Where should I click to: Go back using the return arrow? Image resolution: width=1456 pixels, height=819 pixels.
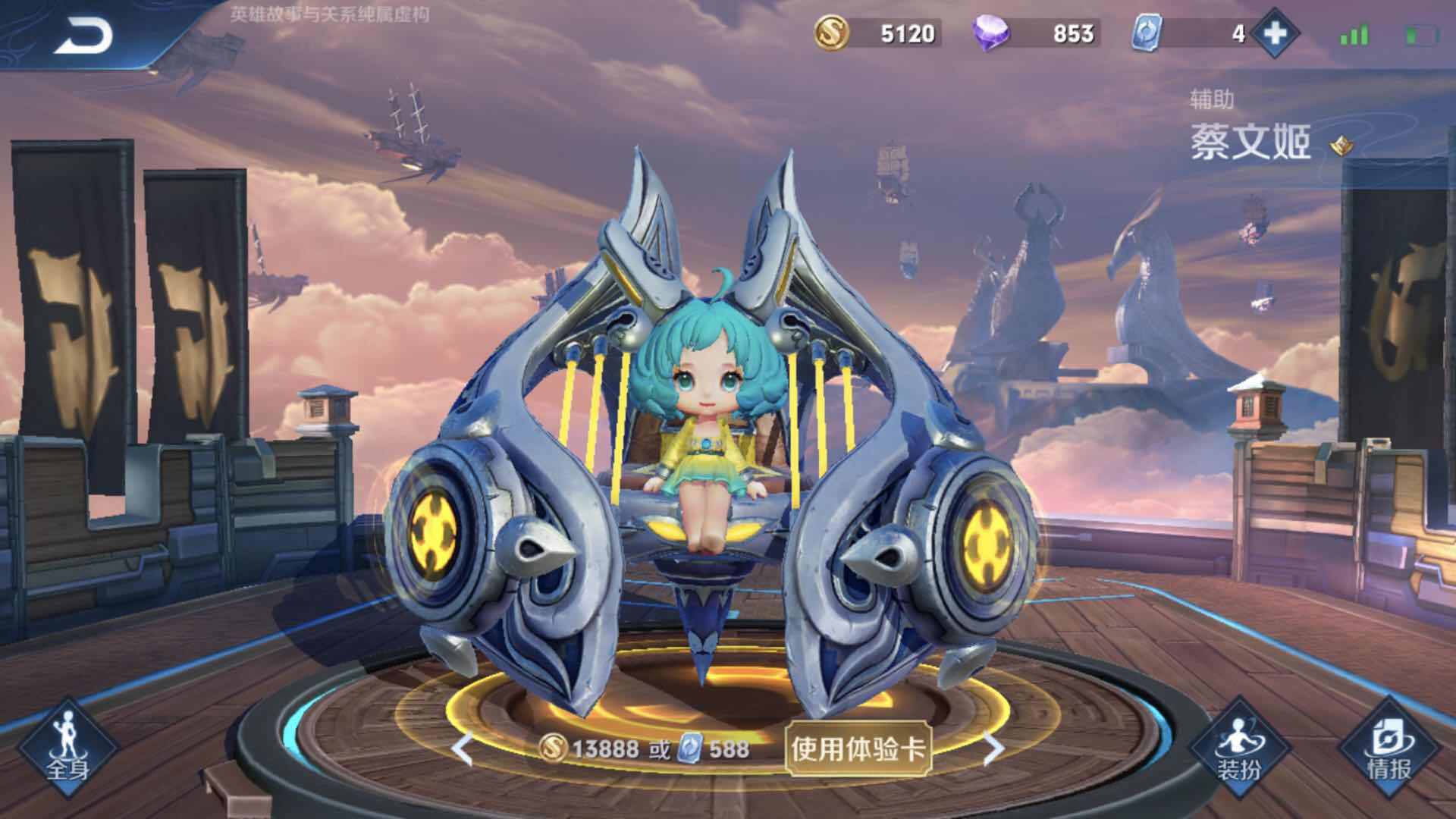point(83,35)
